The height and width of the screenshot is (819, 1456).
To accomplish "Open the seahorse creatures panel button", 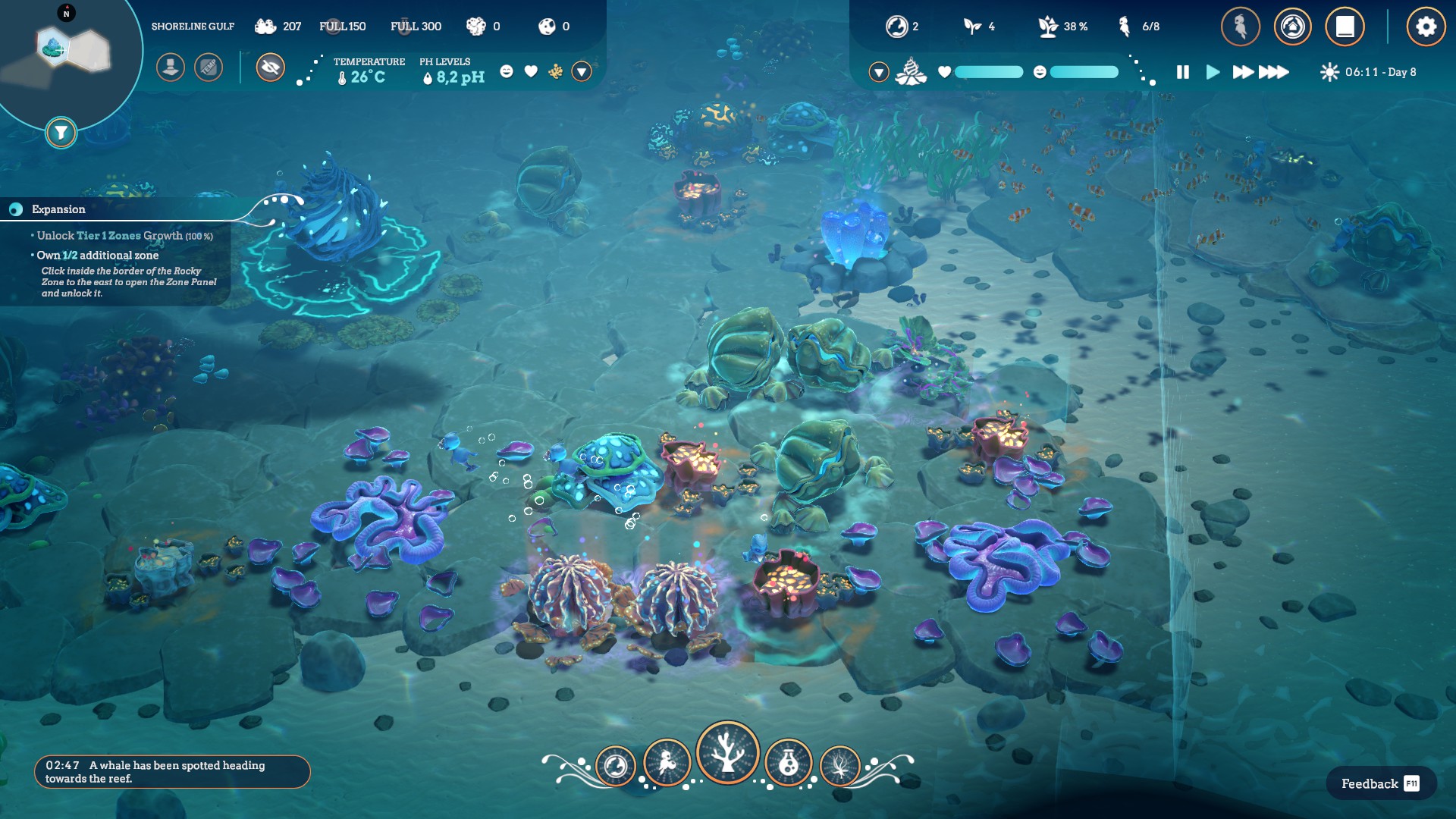I will tap(1241, 27).
